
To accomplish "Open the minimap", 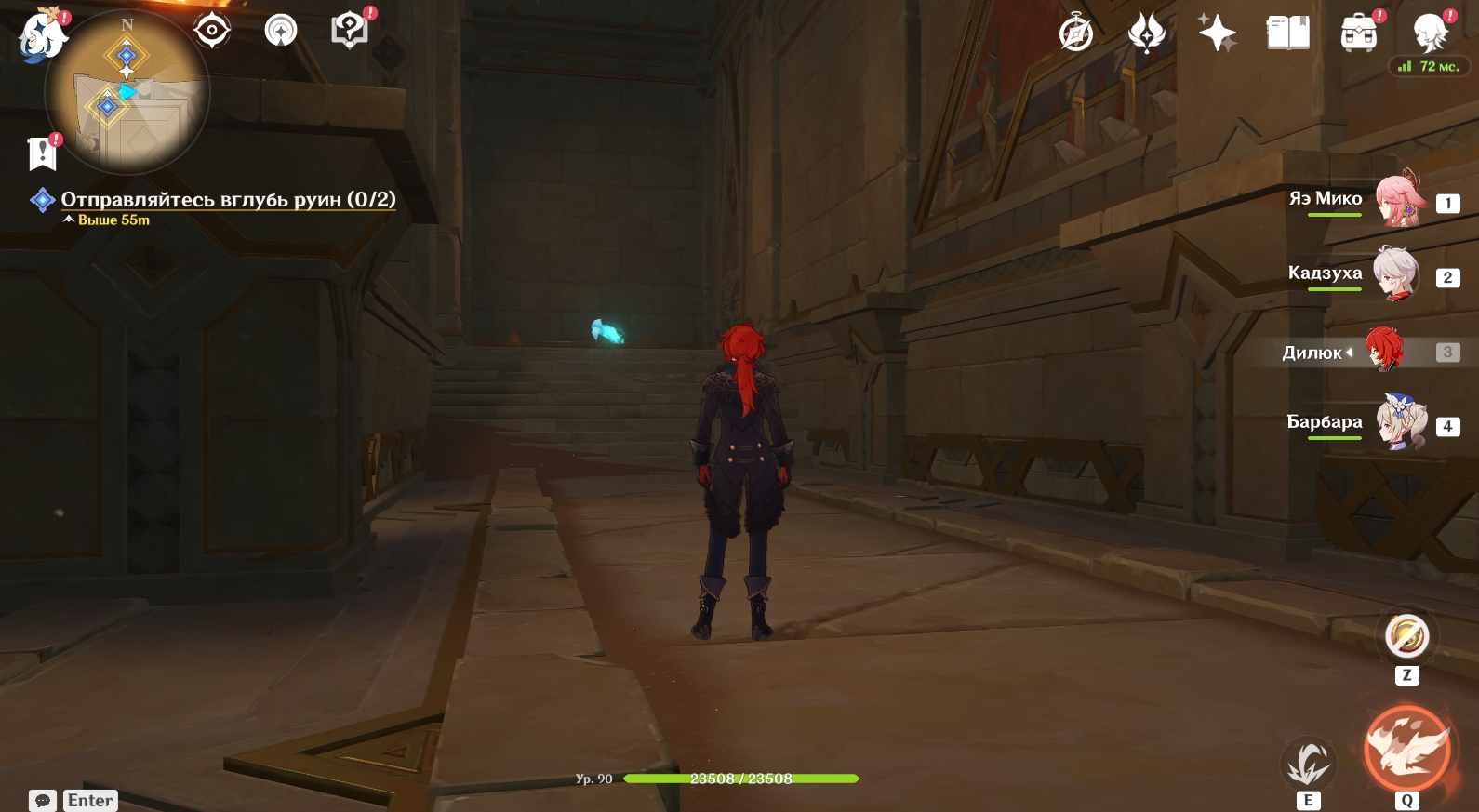I will pos(127,91).
